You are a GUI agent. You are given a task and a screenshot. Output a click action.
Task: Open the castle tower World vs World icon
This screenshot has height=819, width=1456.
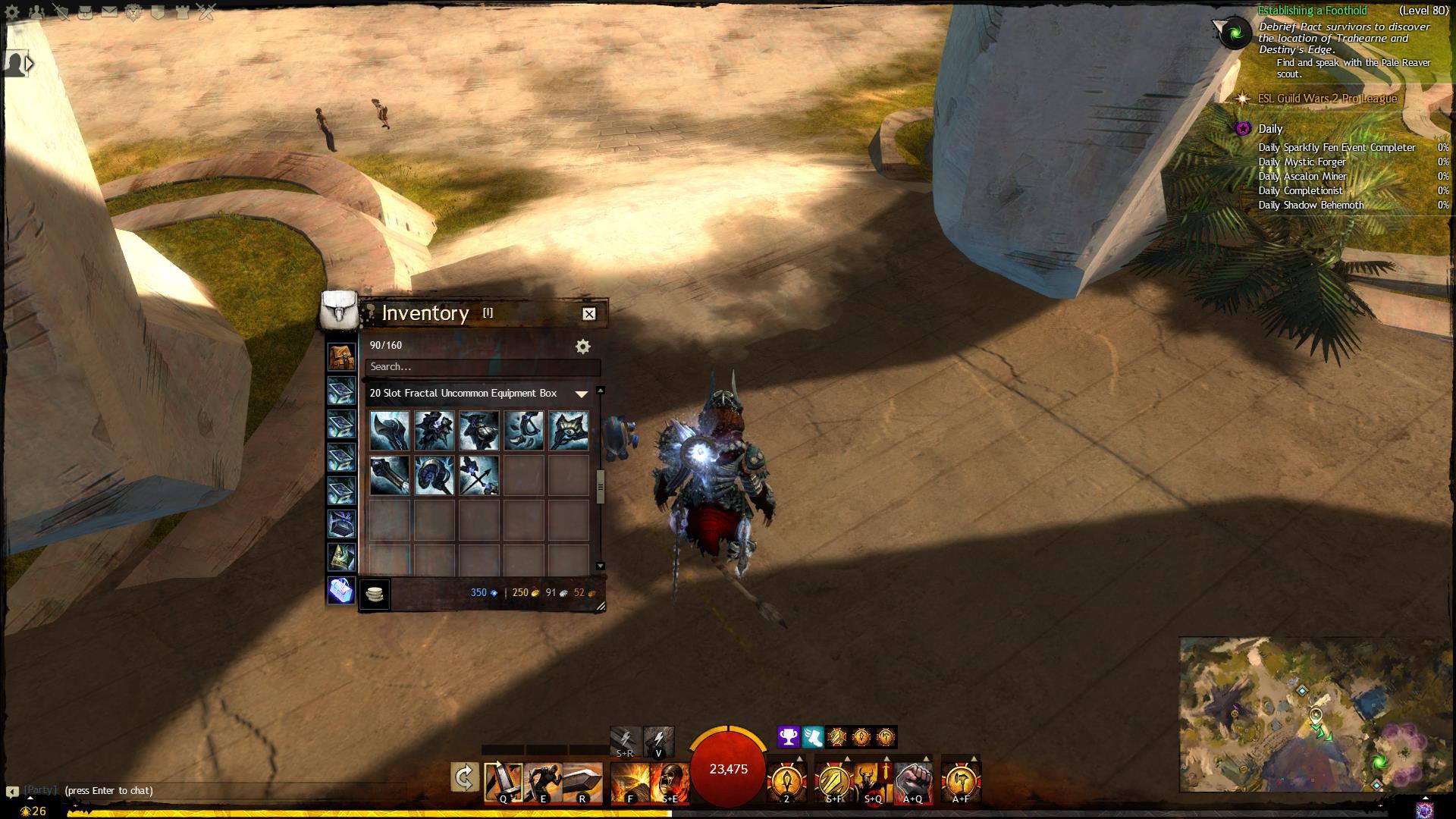(182, 12)
